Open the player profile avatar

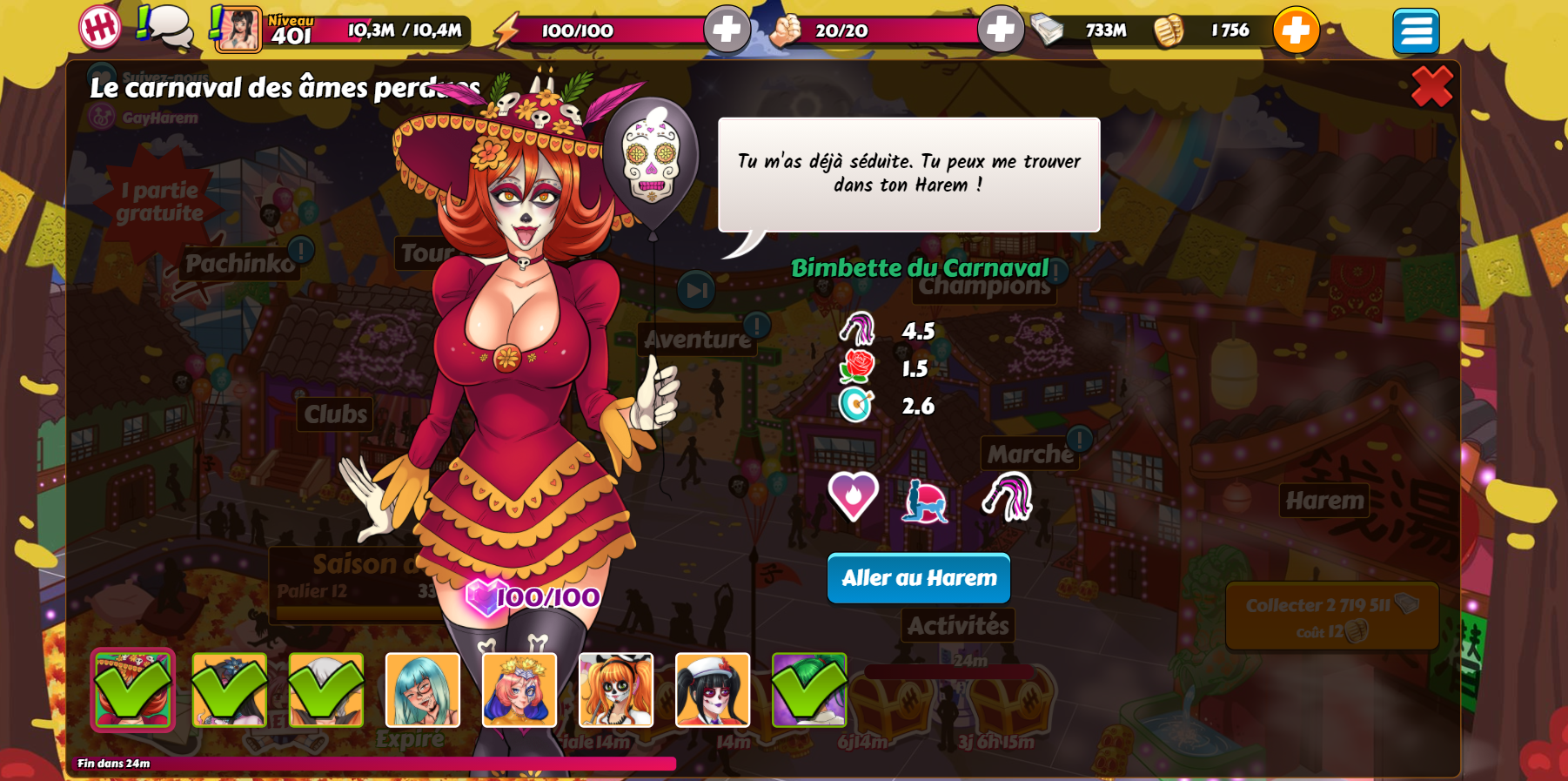coord(238,30)
